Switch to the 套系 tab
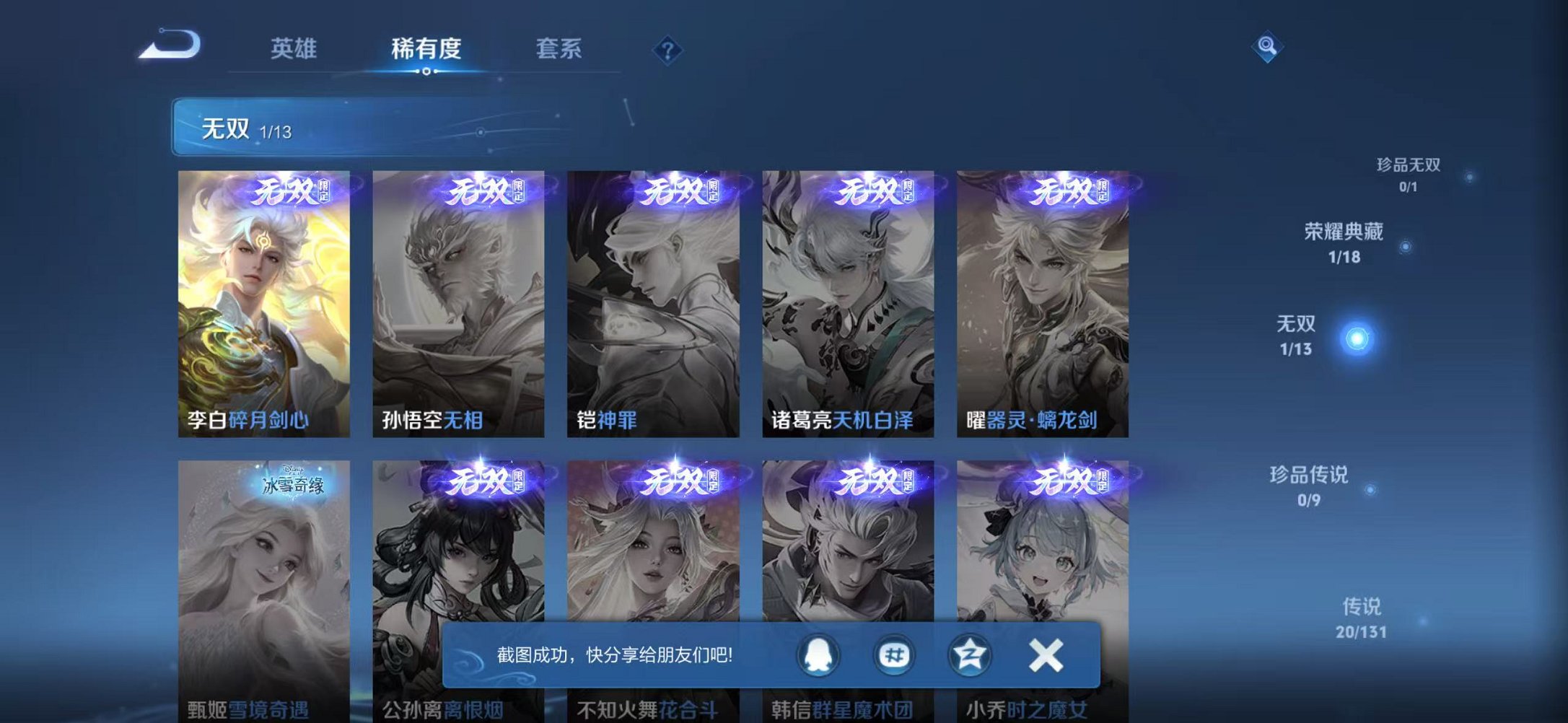Image resolution: width=1568 pixels, height=723 pixels. [x=559, y=49]
